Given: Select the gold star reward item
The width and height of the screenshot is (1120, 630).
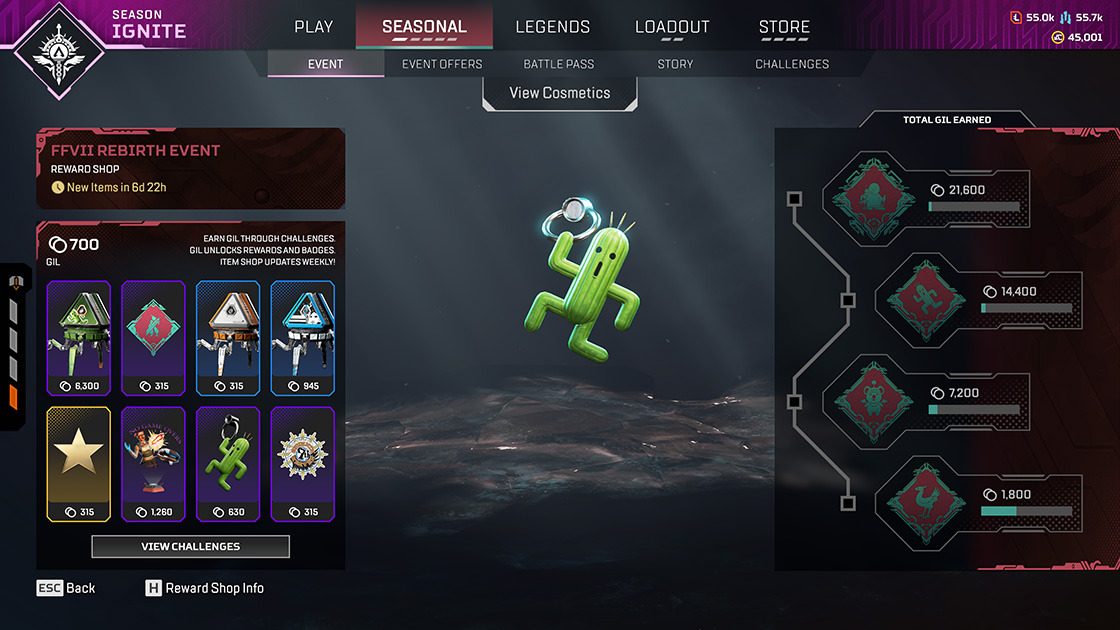Looking at the screenshot, I should [x=78, y=464].
